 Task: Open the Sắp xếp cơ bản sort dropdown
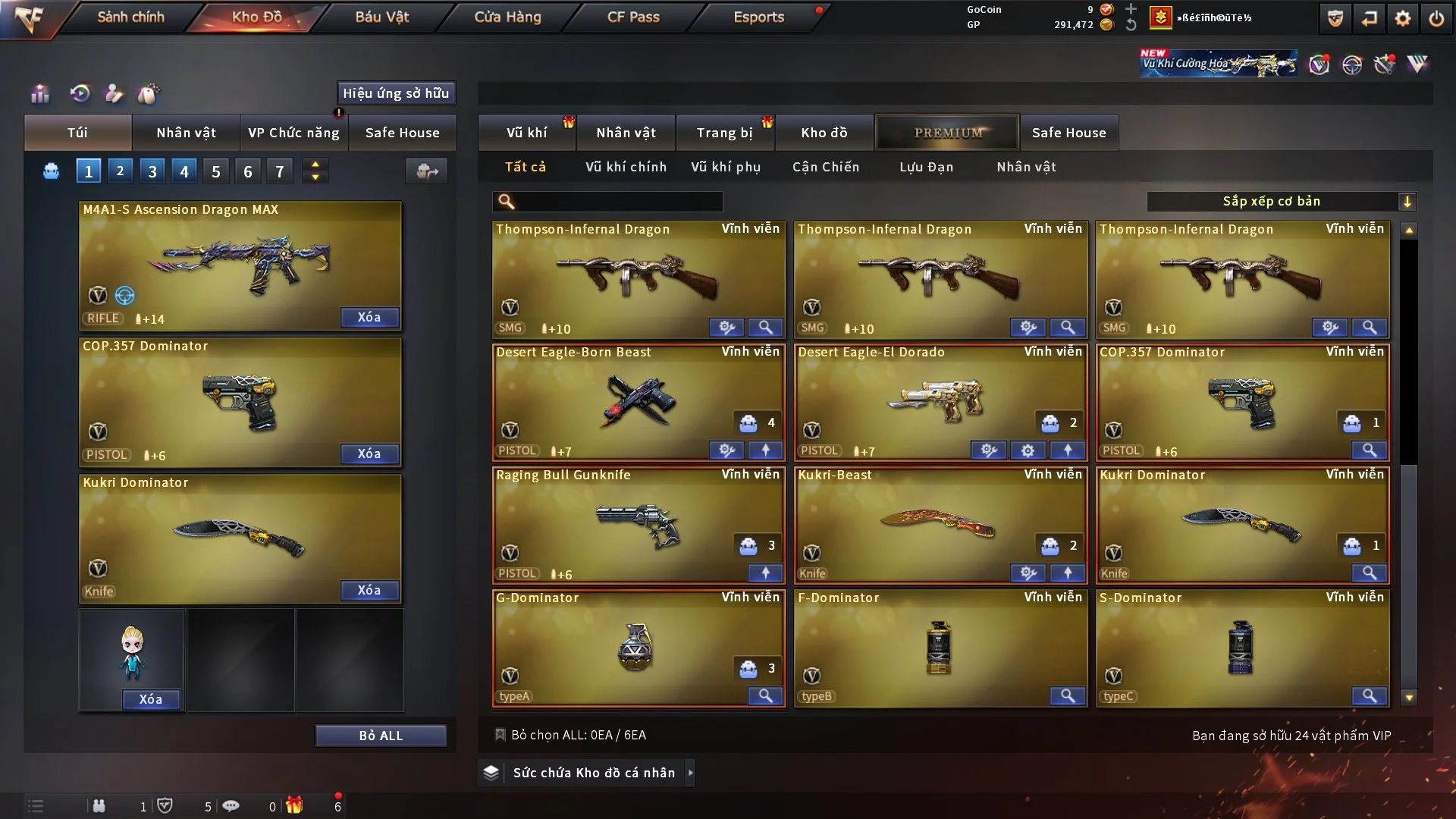[1281, 201]
